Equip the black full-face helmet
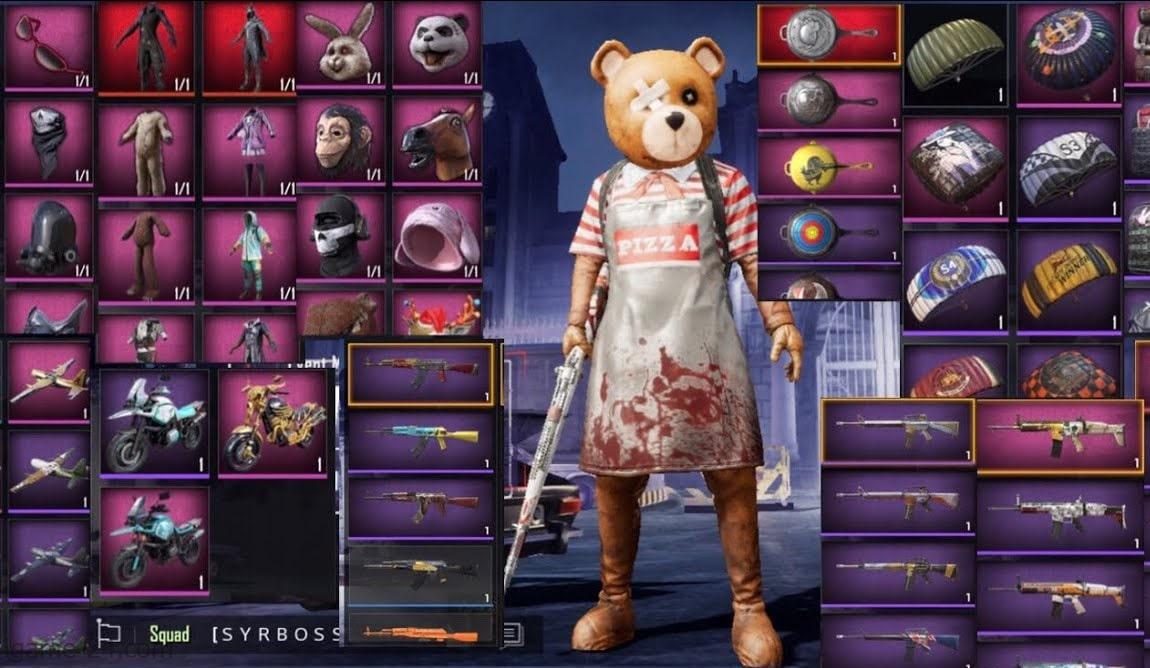1150x668 pixels. click(49, 236)
